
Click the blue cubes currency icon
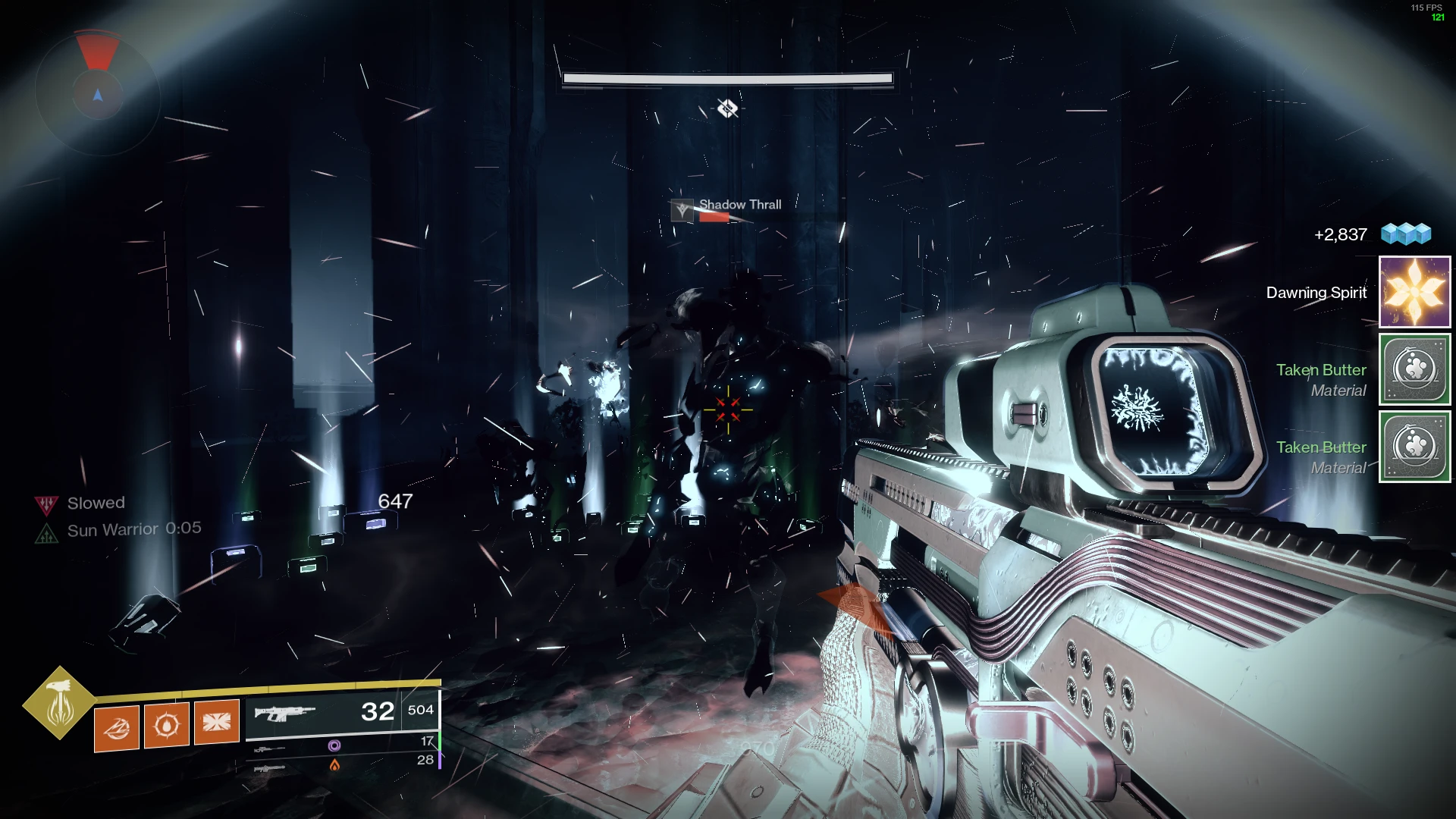click(1406, 234)
